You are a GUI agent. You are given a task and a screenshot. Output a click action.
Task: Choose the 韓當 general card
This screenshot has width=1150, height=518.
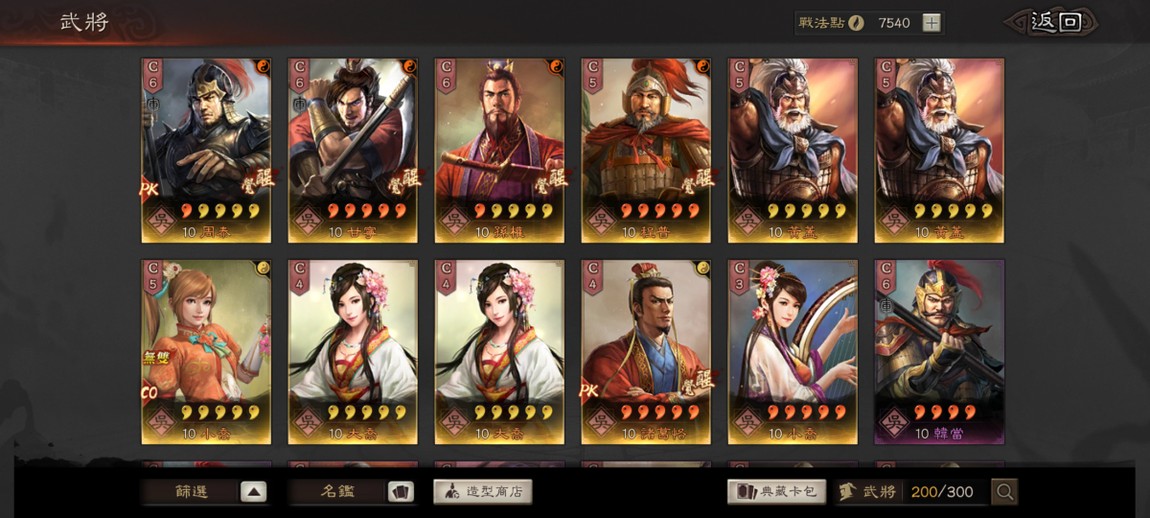click(939, 352)
